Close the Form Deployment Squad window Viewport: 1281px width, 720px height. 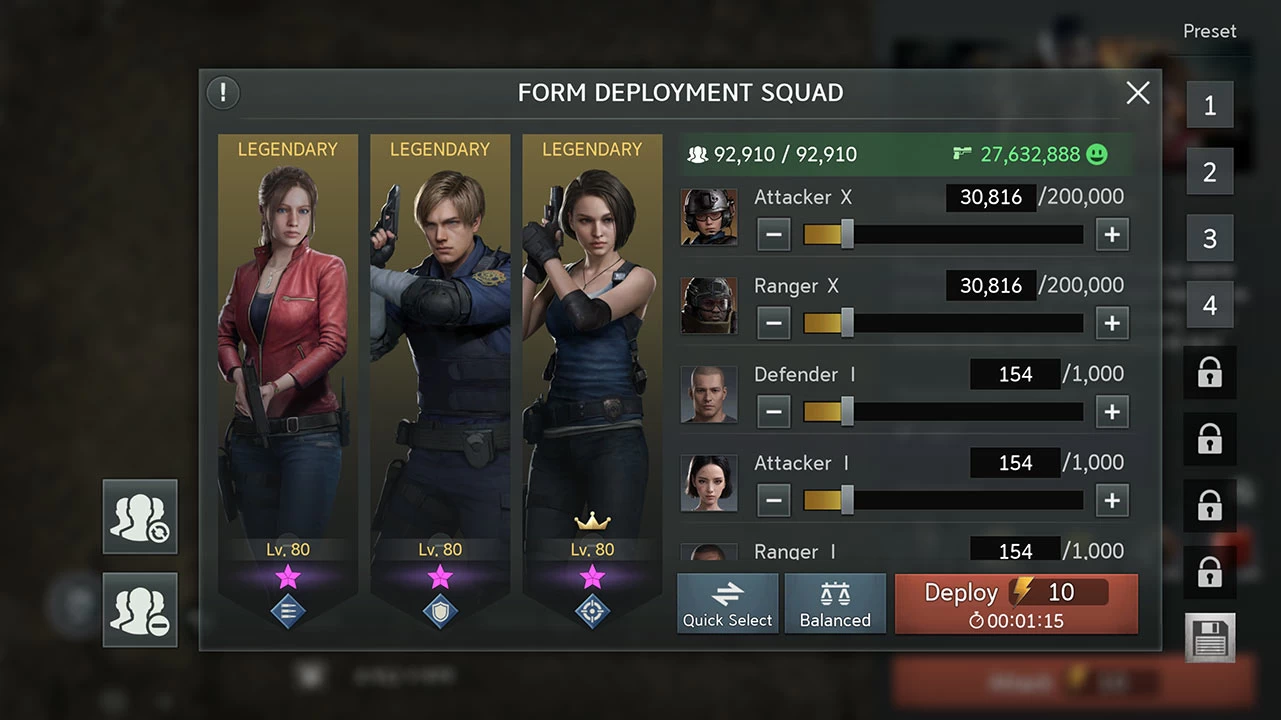click(1138, 93)
